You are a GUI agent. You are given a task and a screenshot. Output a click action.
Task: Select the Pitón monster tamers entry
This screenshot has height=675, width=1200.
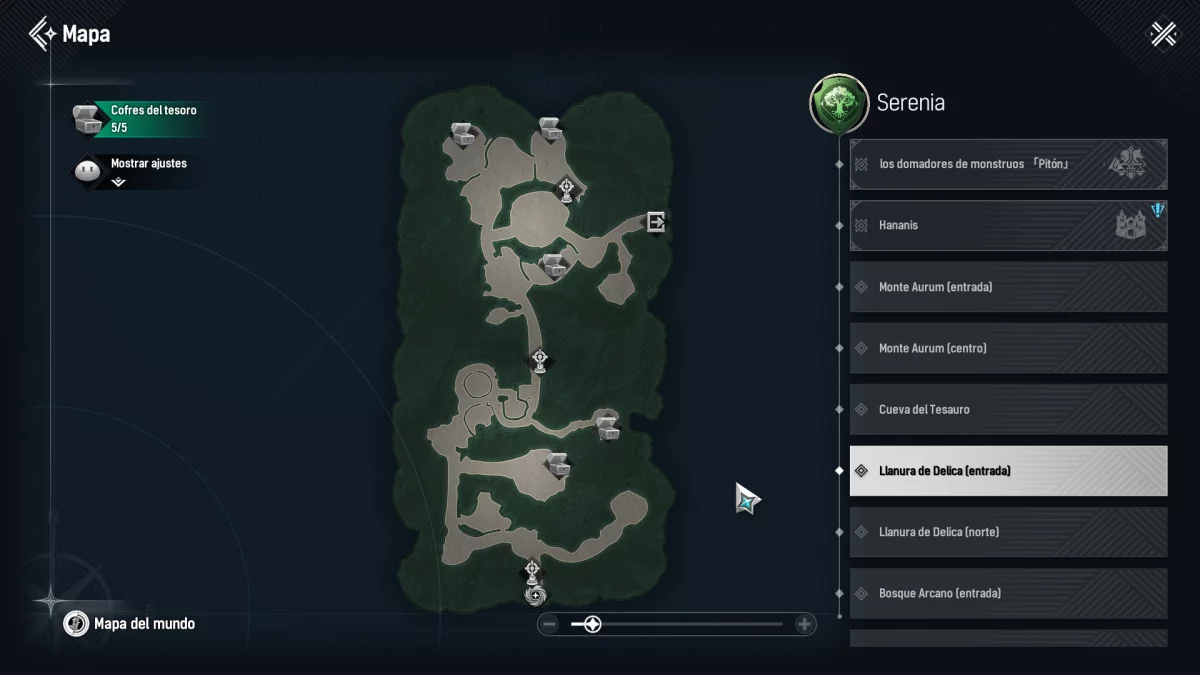1008,164
